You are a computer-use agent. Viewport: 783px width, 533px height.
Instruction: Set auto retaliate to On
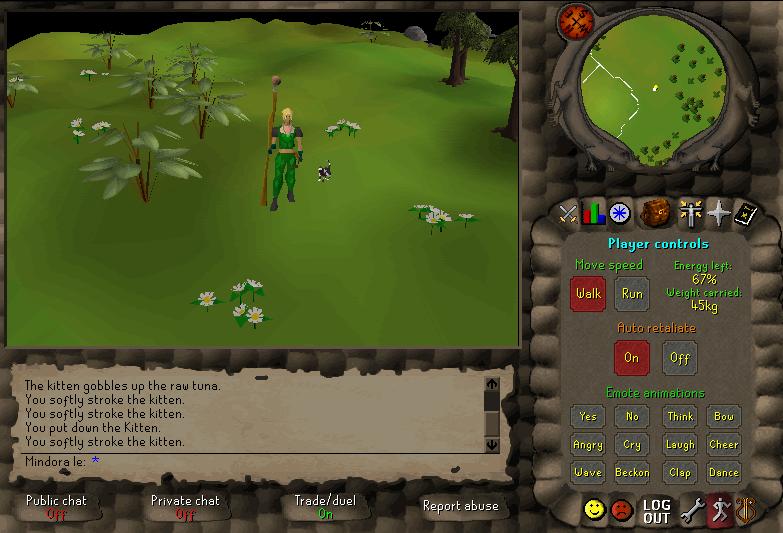pyautogui.click(x=631, y=357)
